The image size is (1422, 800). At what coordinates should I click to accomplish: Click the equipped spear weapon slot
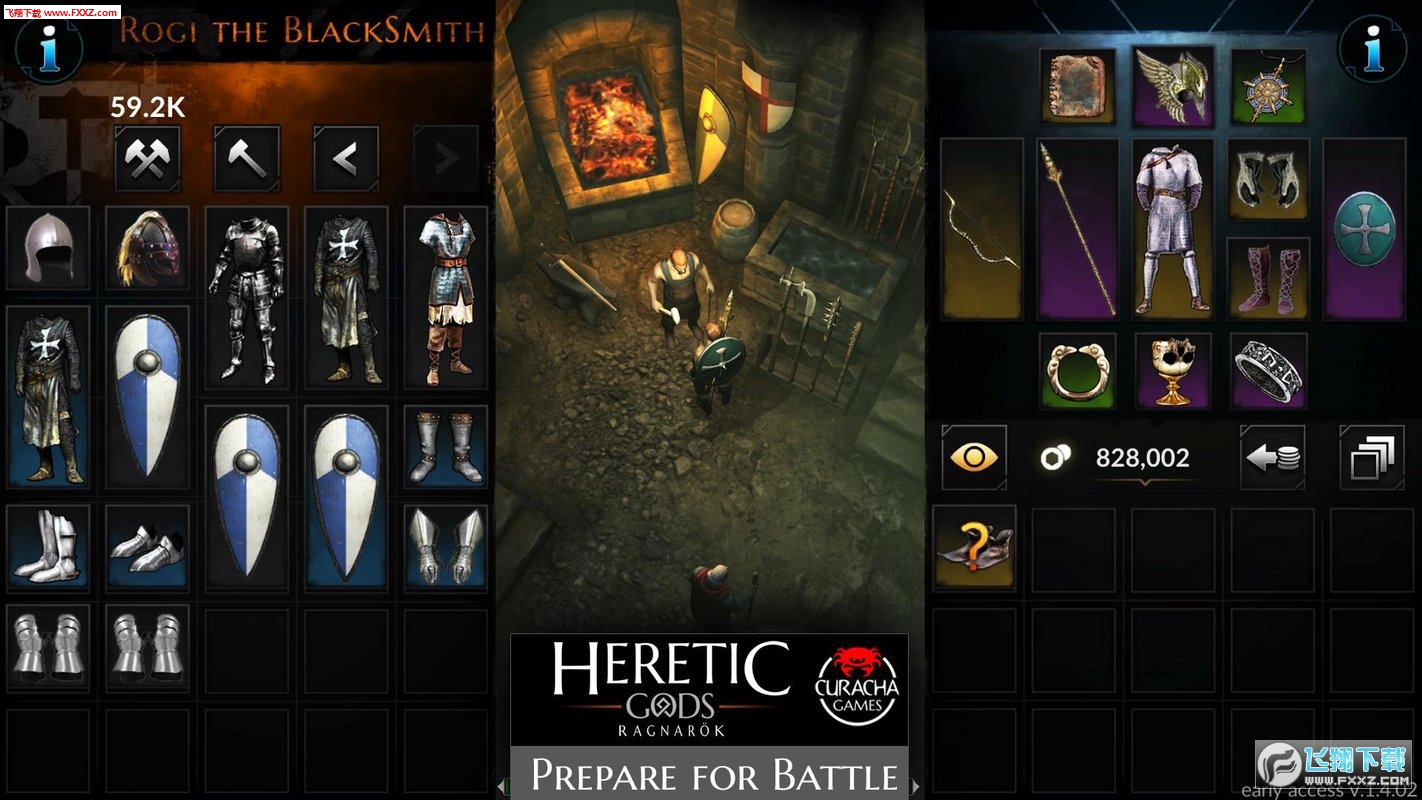click(1076, 228)
